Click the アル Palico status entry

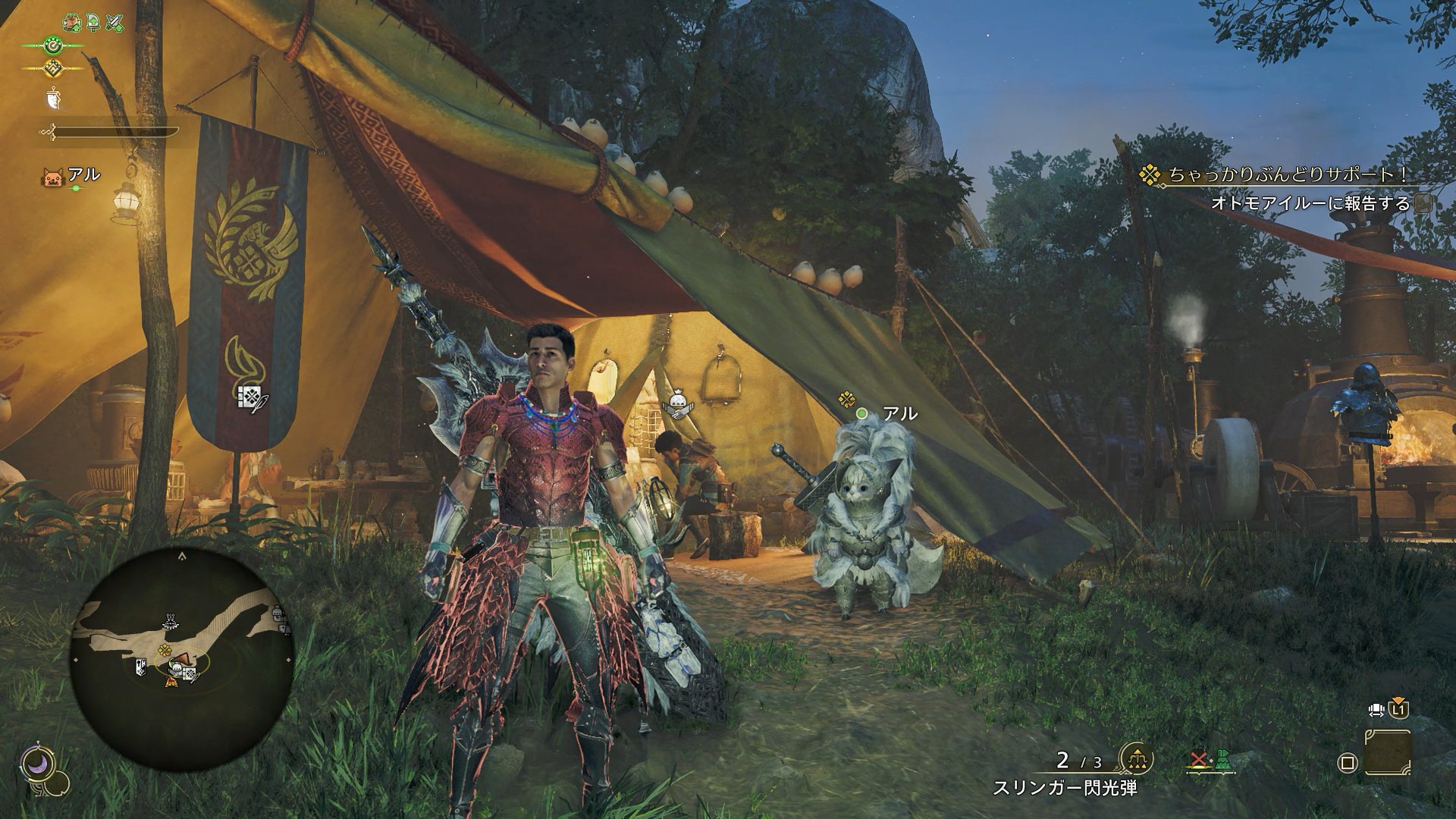click(73, 177)
